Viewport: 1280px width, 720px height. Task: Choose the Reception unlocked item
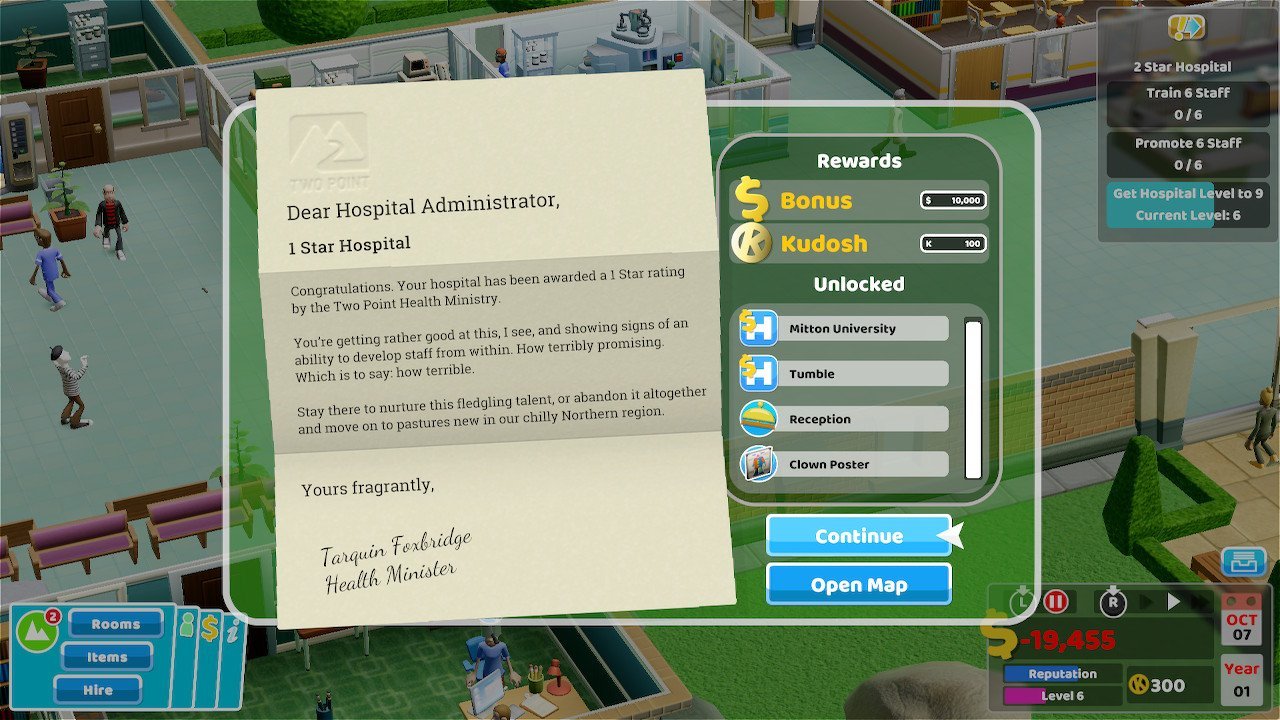click(x=843, y=419)
